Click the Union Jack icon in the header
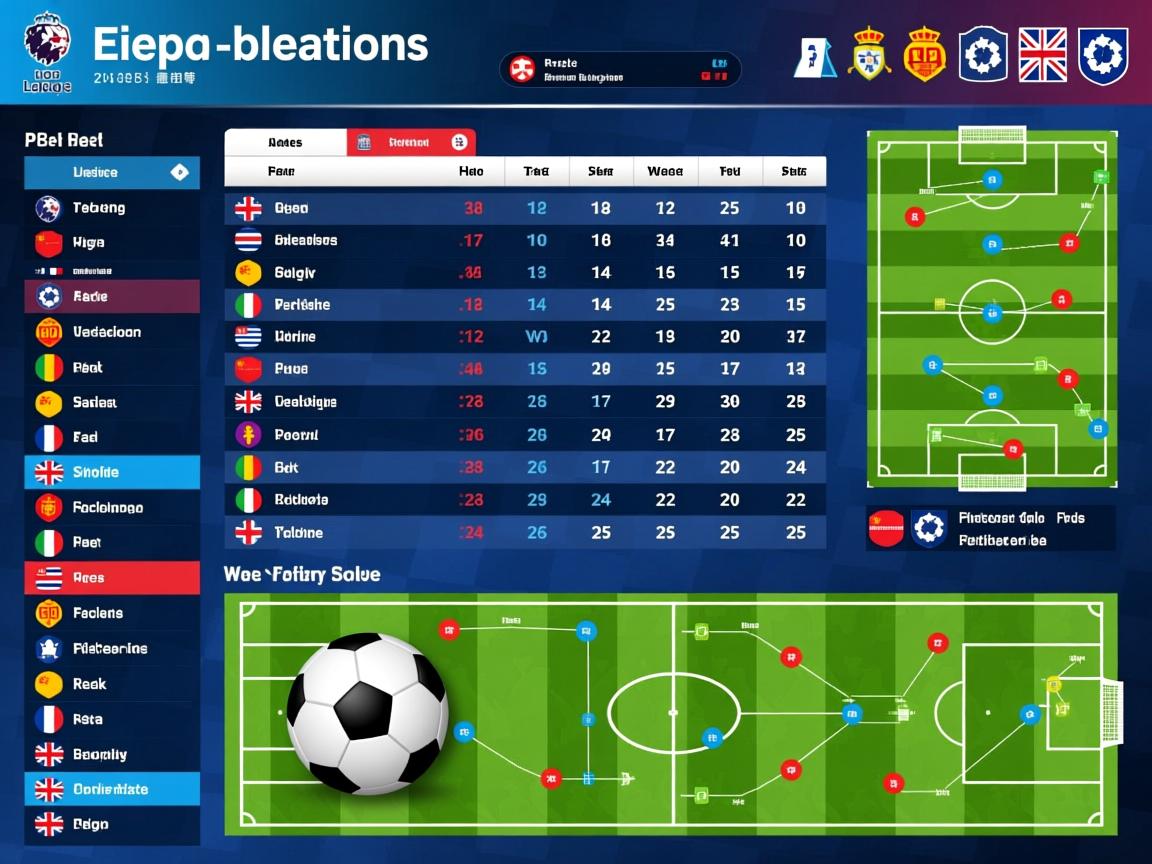 tap(1042, 55)
